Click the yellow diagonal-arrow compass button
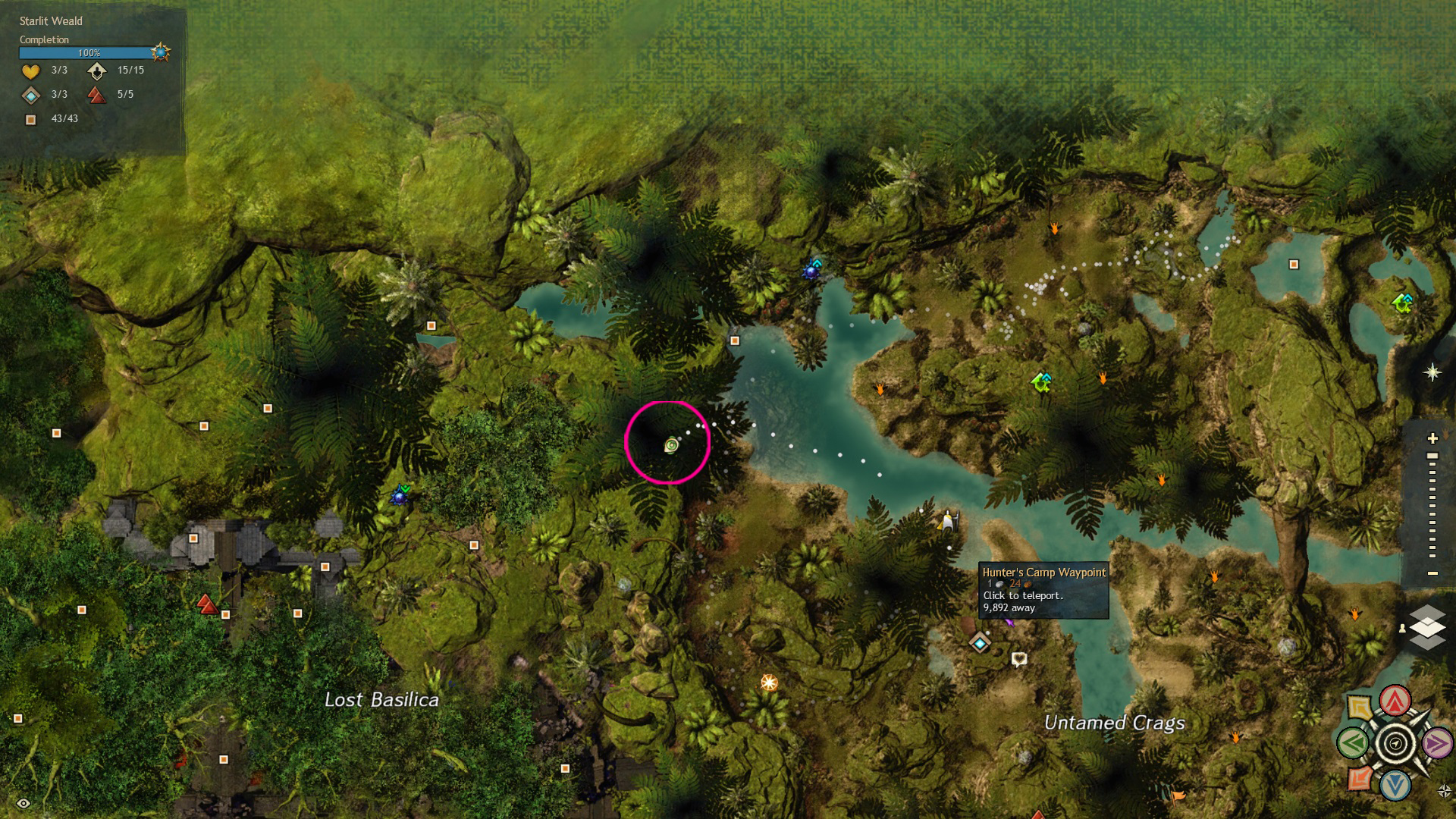Screen dimensions: 1456x819 1360,708
